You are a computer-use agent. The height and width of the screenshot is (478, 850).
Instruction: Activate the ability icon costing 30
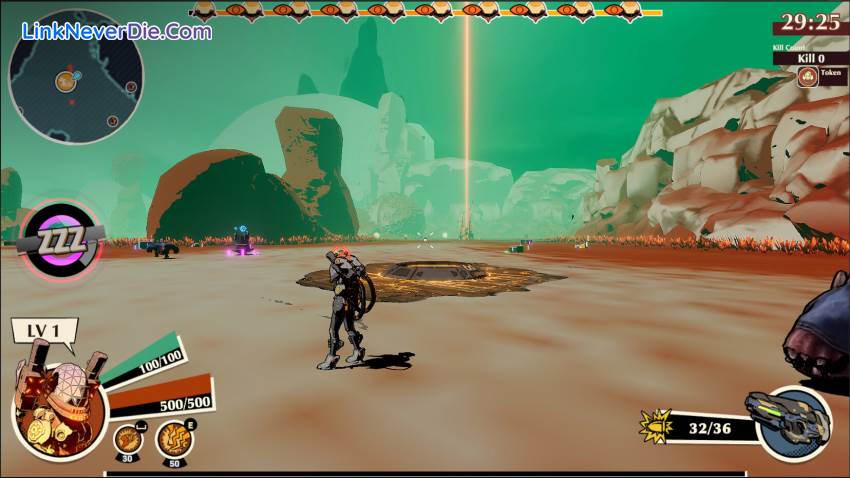tap(127, 437)
